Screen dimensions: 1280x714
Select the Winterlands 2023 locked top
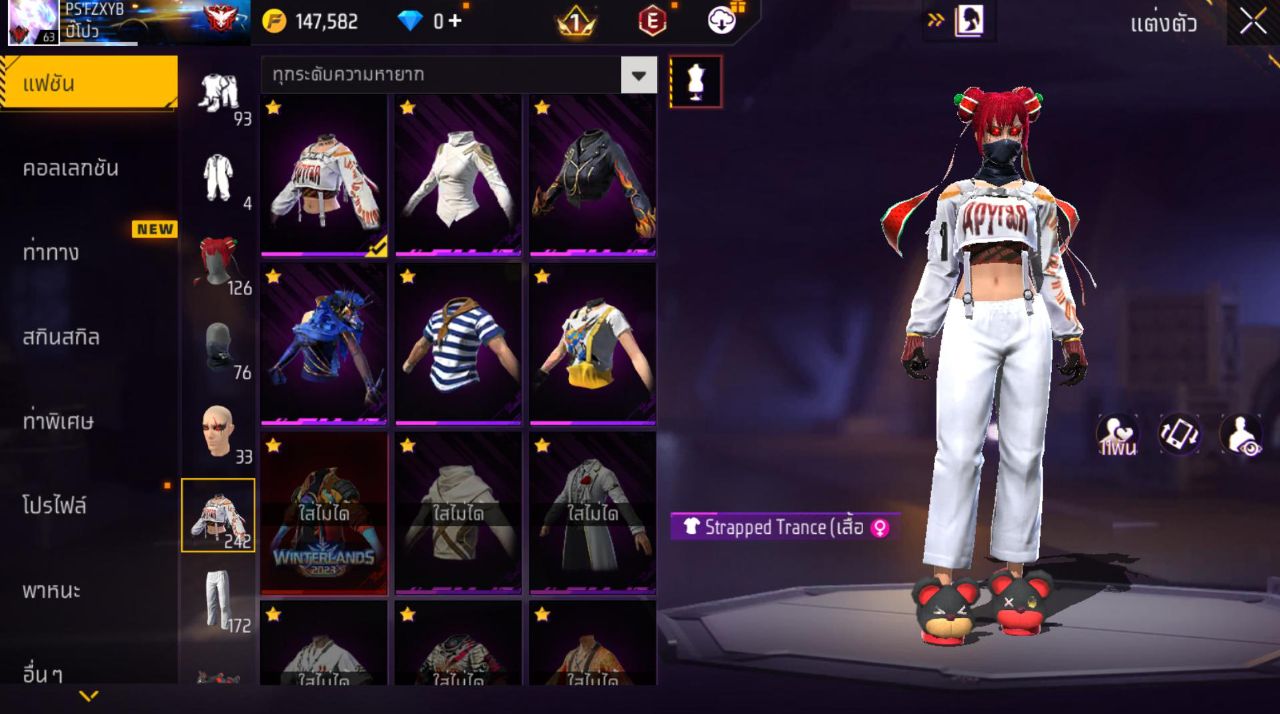(323, 513)
